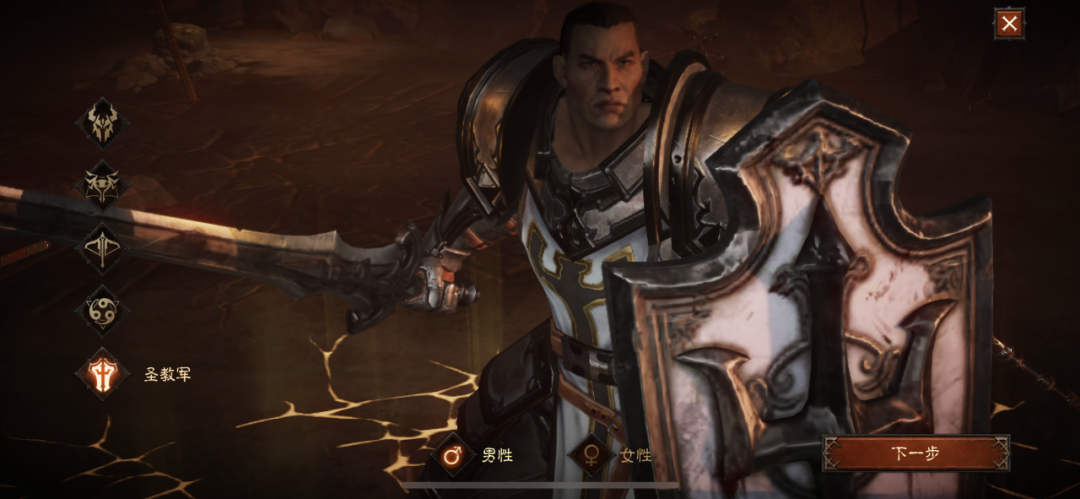Close the character creation screen
Image resolution: width=1080 pixels, height=499 pixels.
[1009, 23]
